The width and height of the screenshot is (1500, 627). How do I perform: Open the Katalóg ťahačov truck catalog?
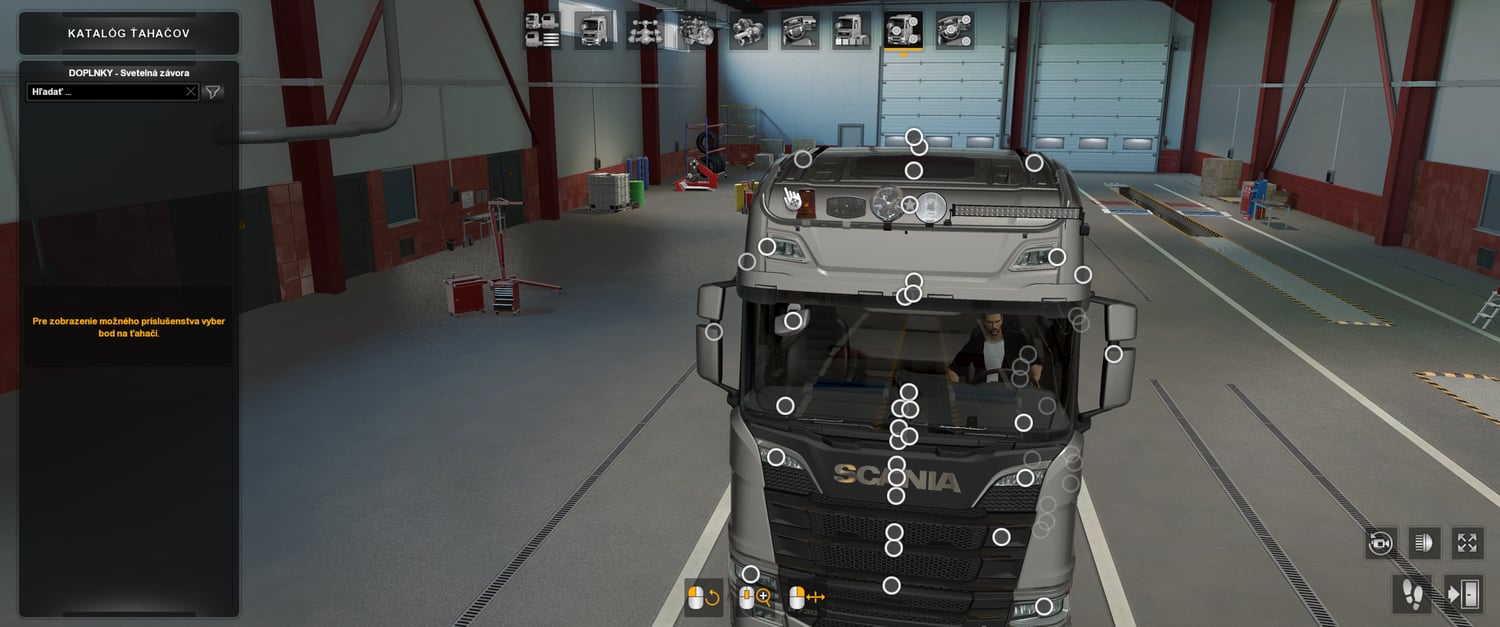point(129,33)
